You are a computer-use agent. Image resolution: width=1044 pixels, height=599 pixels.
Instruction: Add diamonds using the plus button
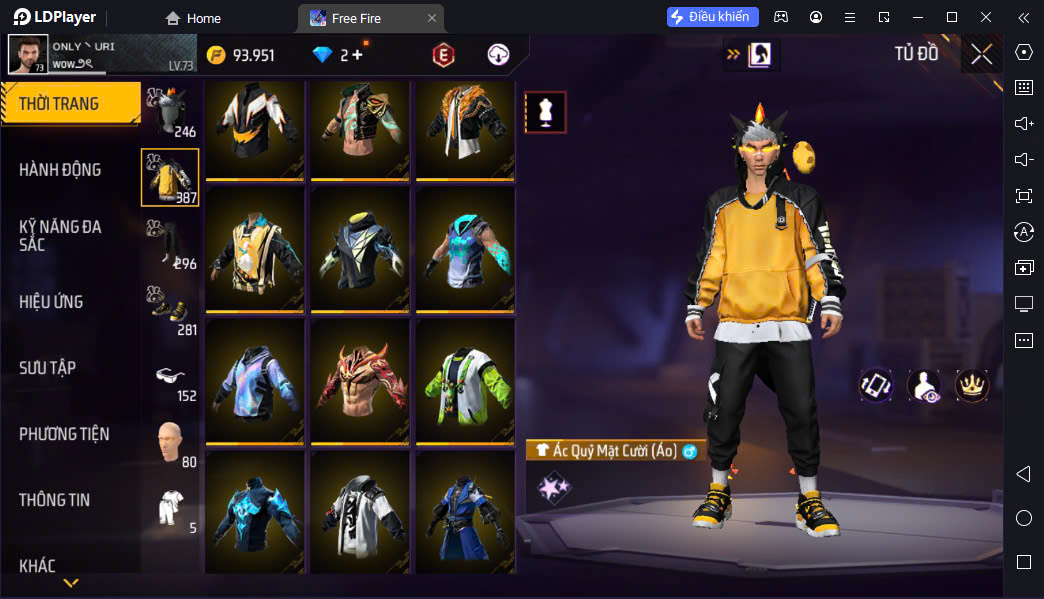(x=357, y=55)
